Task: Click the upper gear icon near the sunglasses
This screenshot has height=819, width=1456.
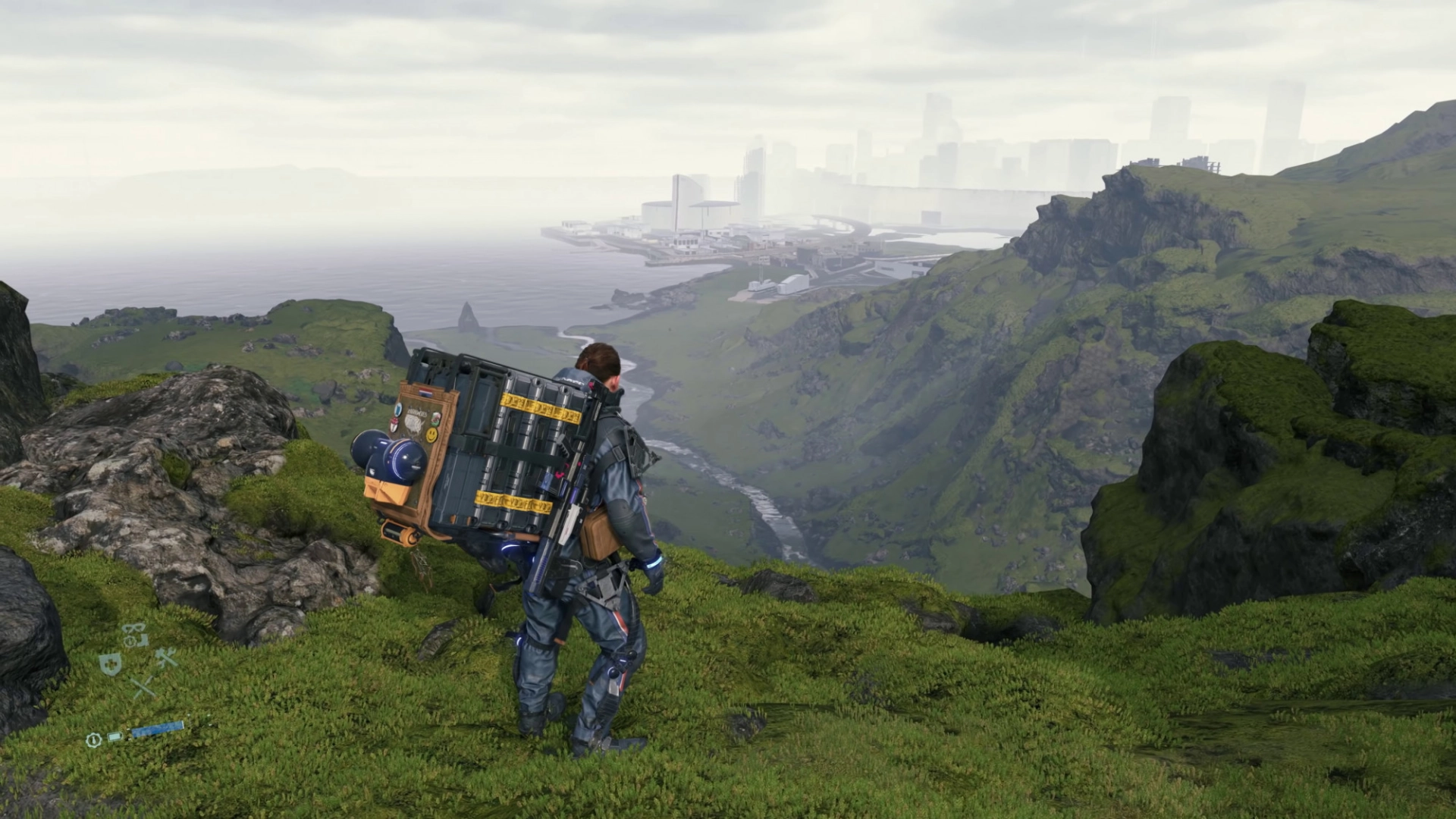Action: pos(131,642)
